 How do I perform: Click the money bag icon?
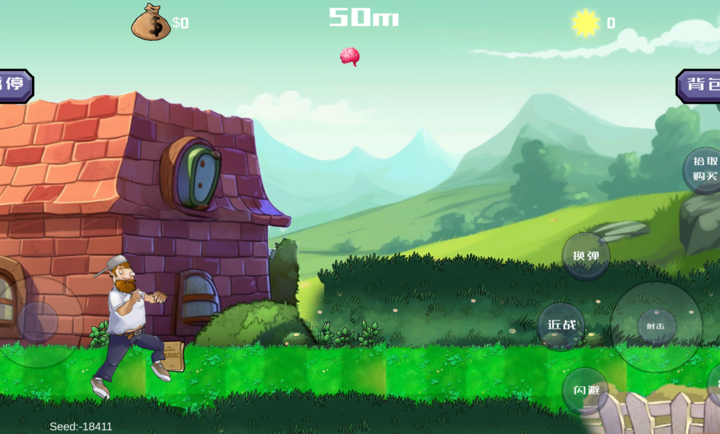pyautogui.click(x=150, y=22)
